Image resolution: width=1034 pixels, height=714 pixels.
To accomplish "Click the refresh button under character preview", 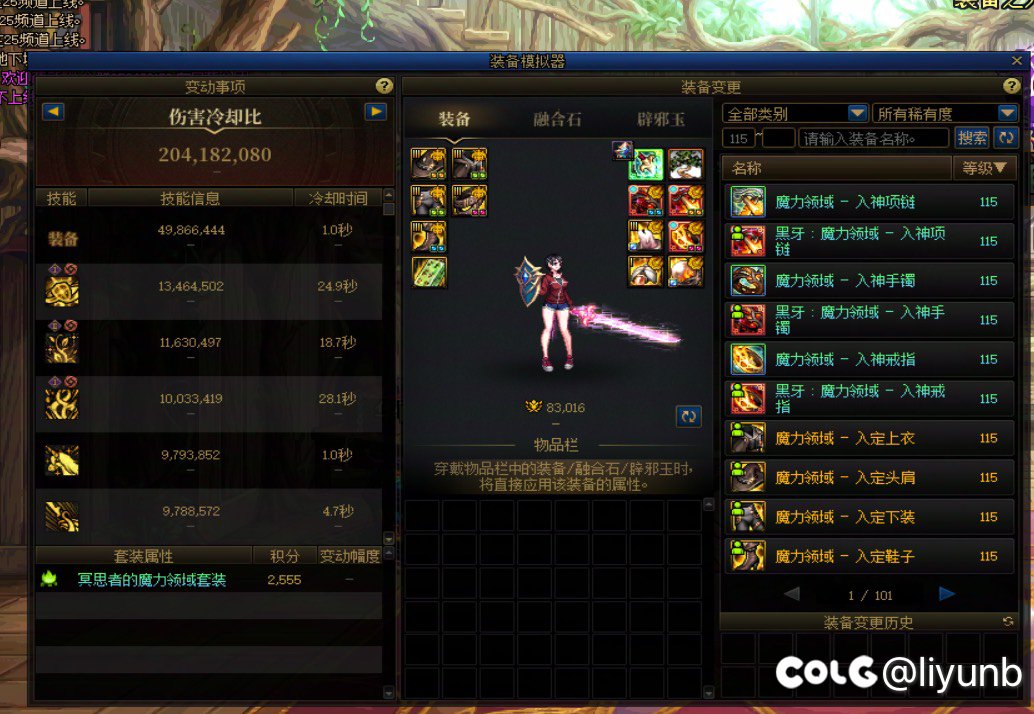I will click(x=688, y=416).
